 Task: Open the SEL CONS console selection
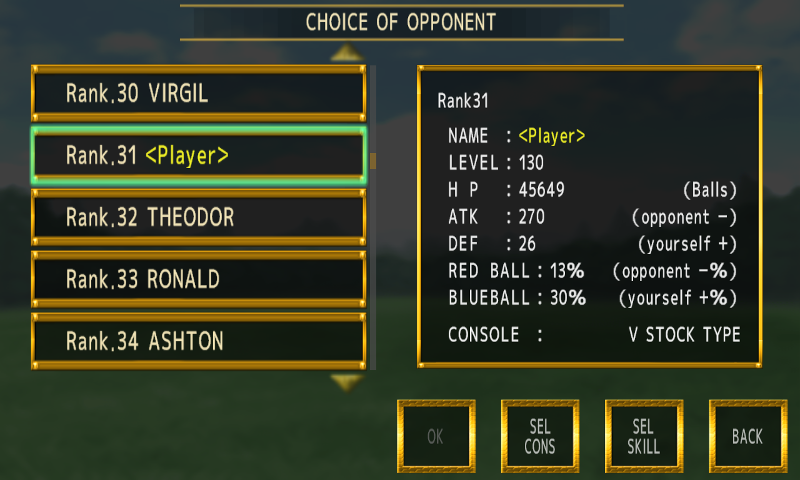[x=539, y=436]
